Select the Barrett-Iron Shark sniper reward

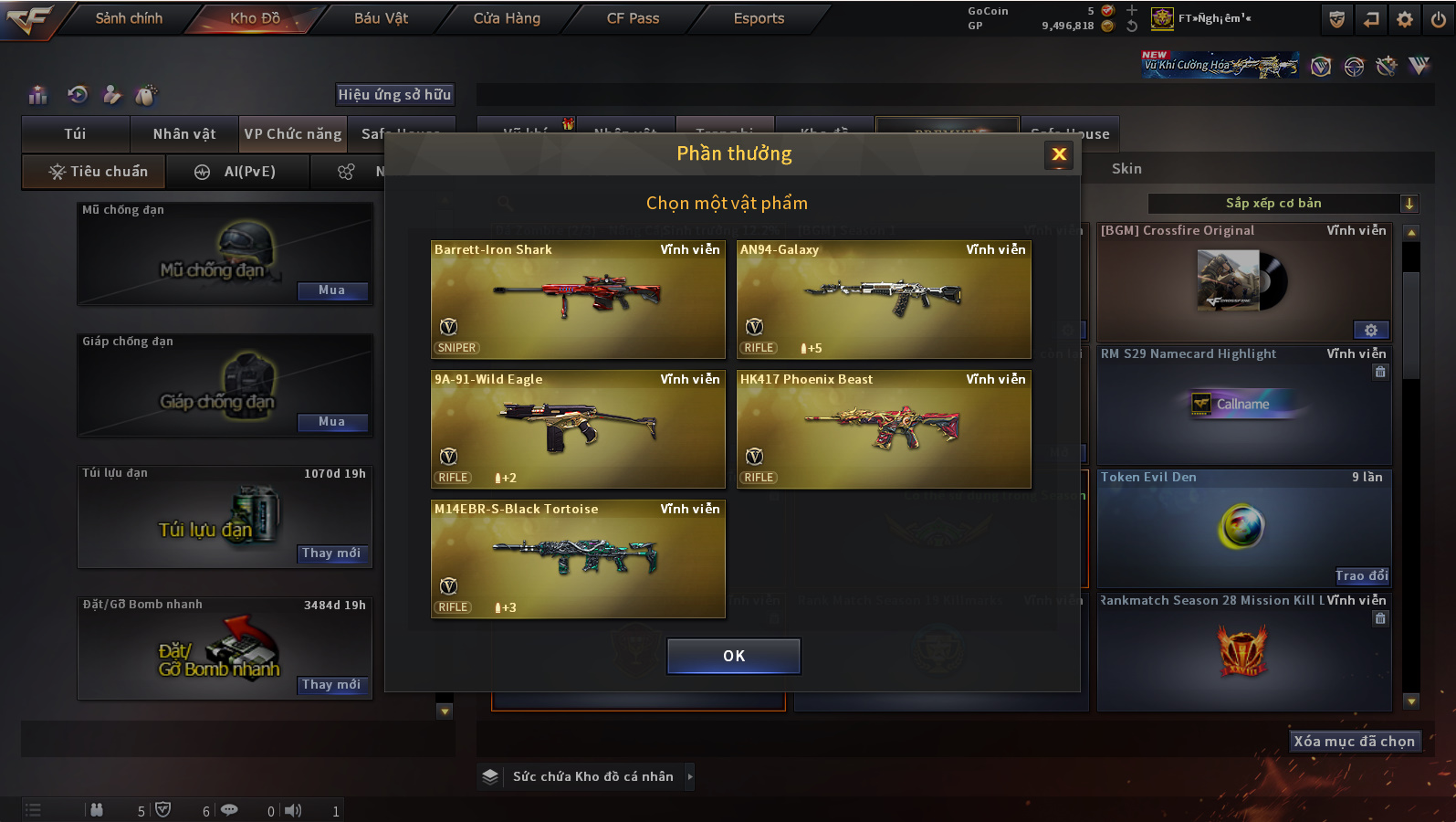coord(578,299)
